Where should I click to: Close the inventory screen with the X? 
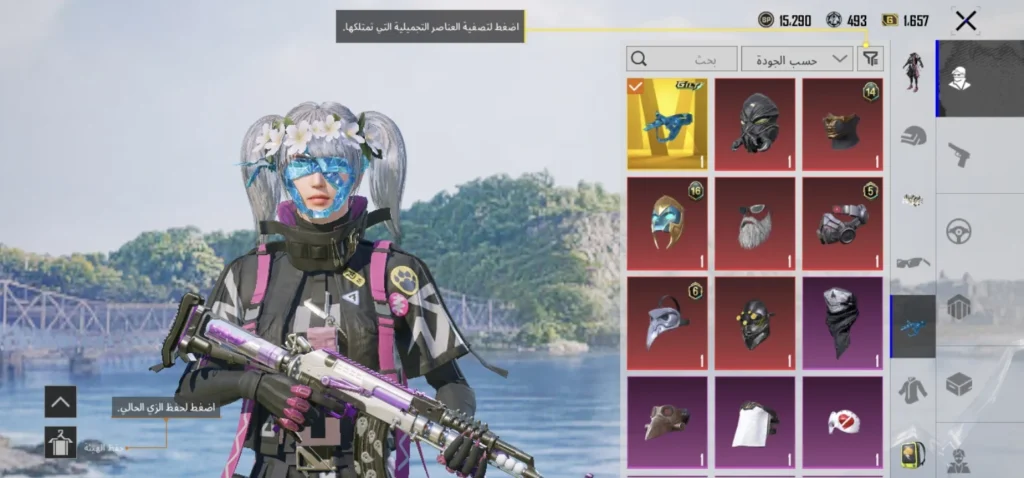(965, 20)
